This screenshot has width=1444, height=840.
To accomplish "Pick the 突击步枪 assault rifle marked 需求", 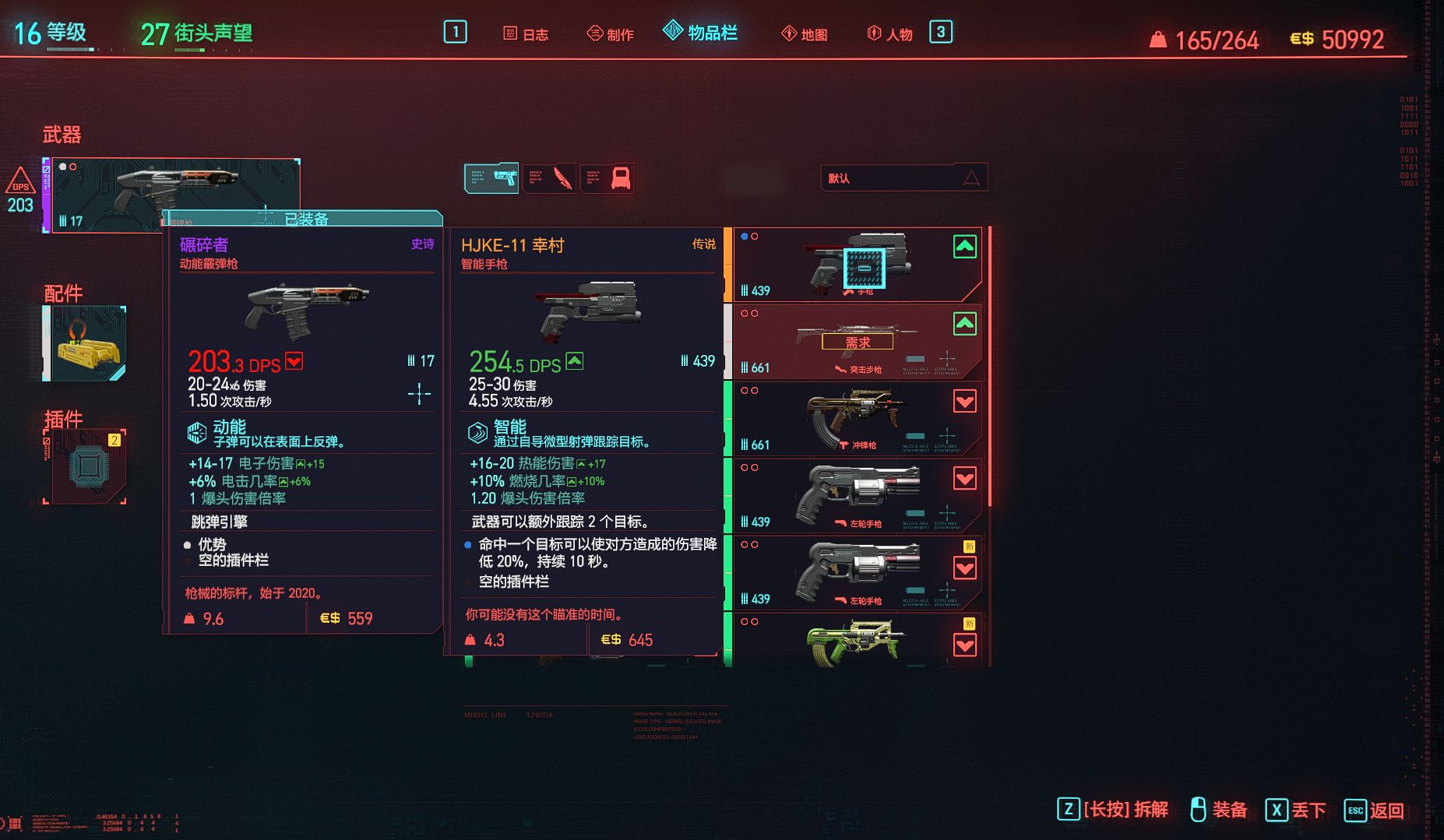I will pyautogui.click(x=857, y=342).
